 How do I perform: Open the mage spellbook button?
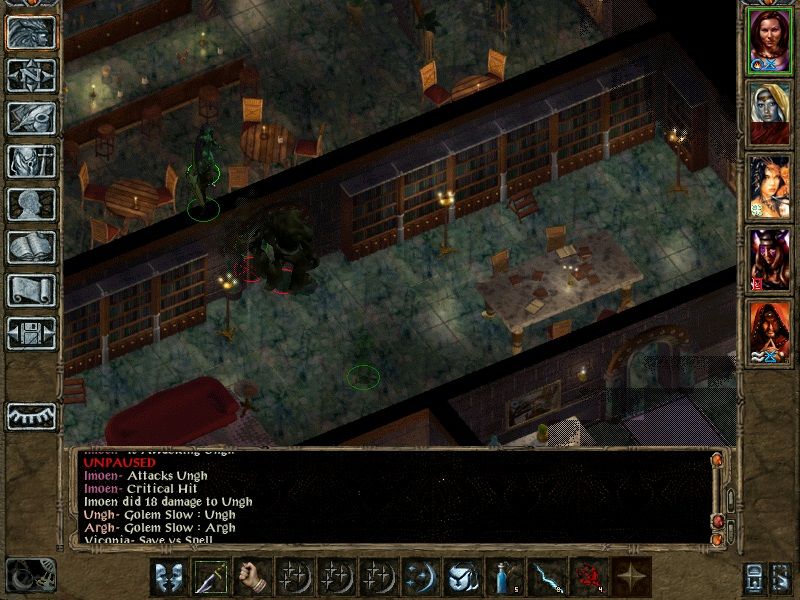(31, 247)
